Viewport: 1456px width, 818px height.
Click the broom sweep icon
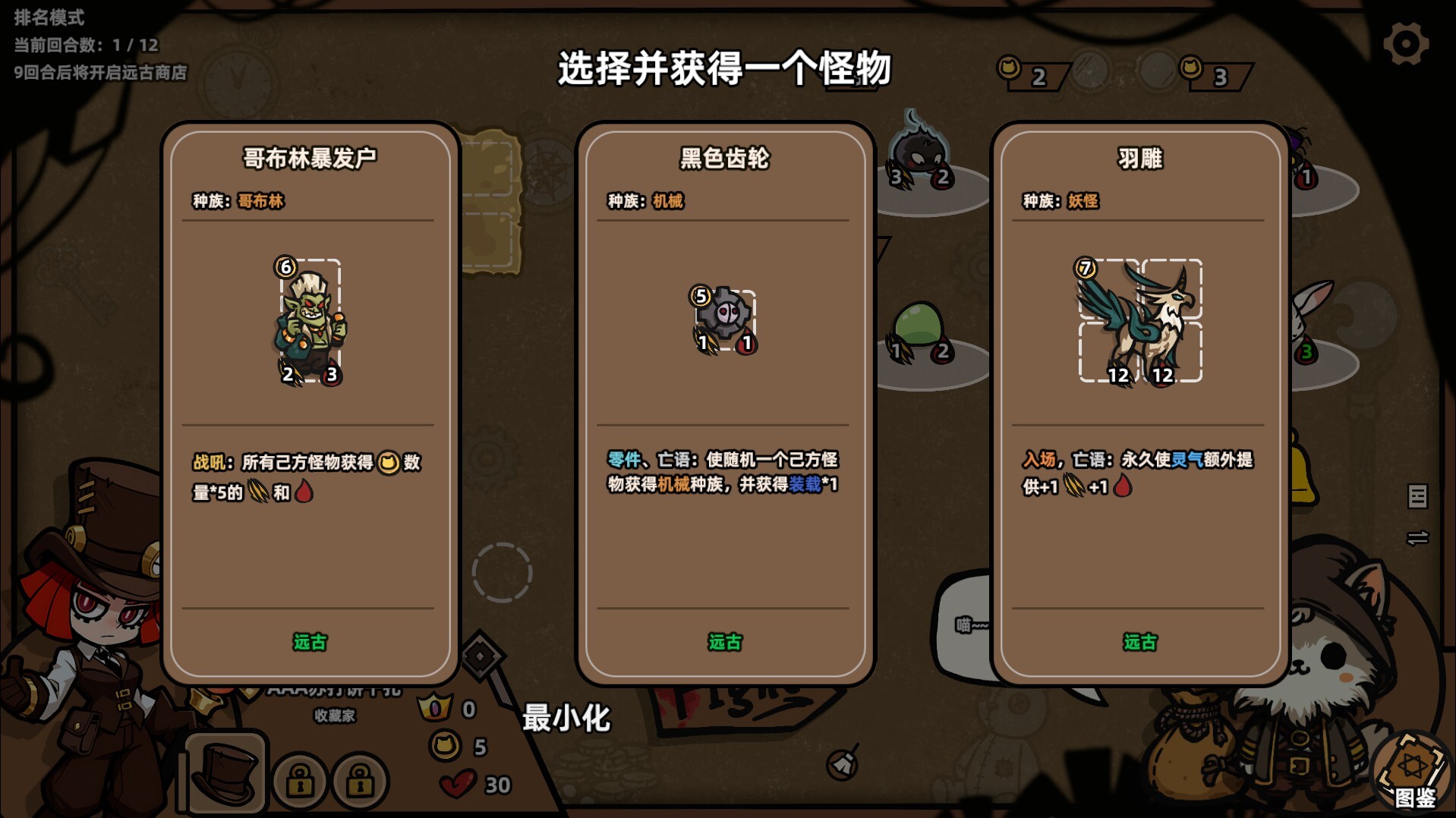(840, 765)
